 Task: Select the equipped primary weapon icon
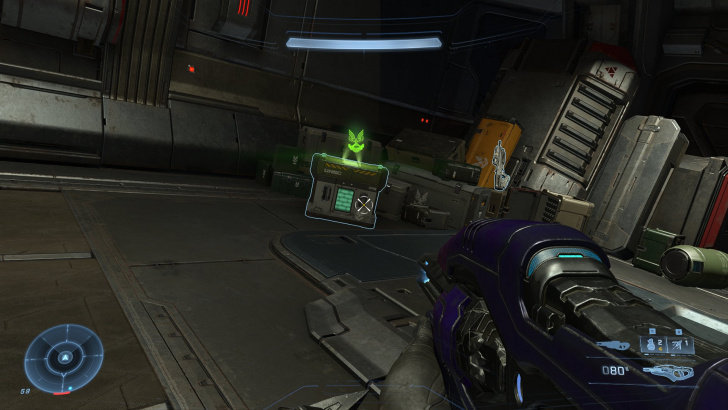tap(670, 372)
